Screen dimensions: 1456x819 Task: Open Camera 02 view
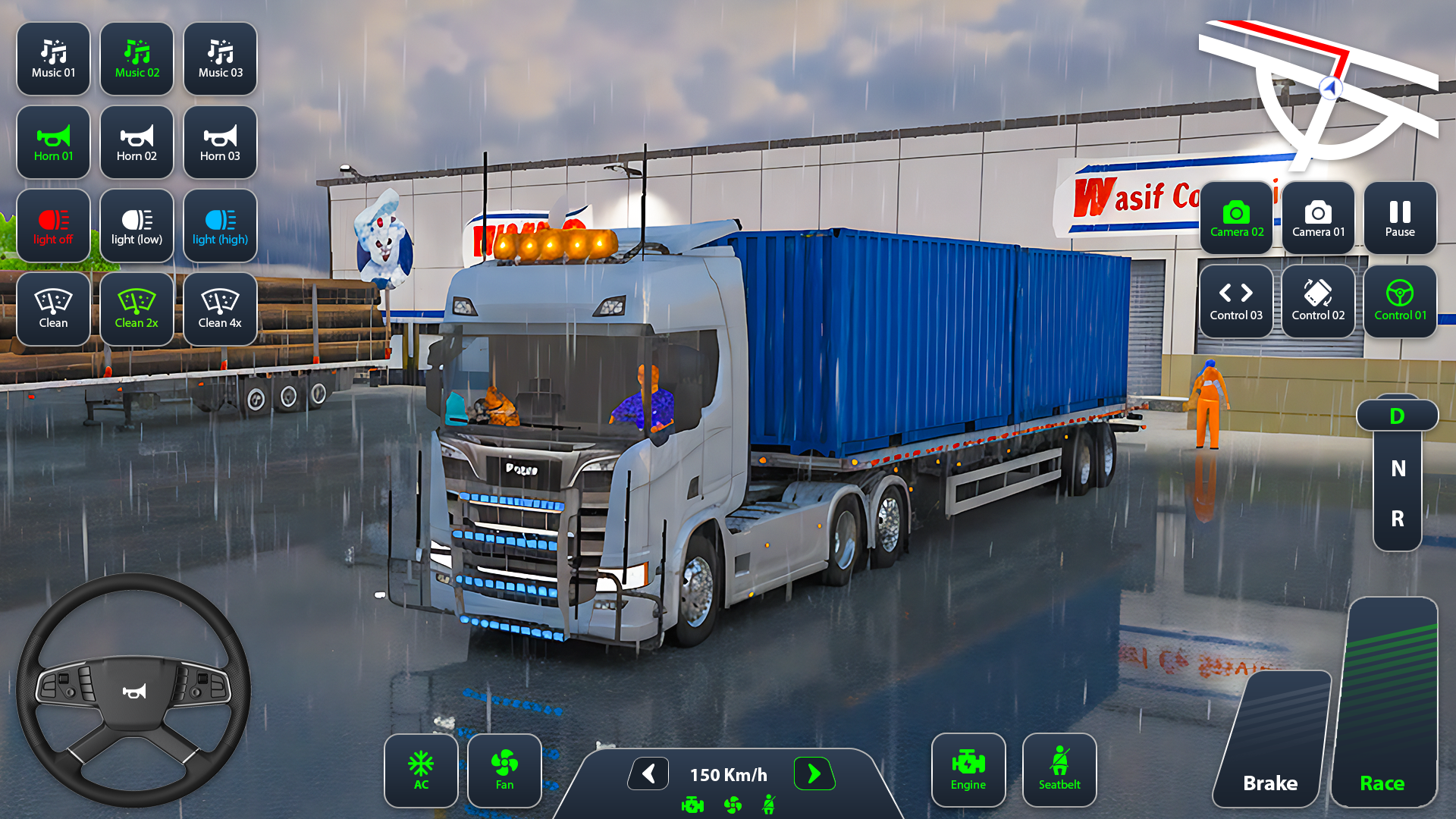[x=1236, y=218]
